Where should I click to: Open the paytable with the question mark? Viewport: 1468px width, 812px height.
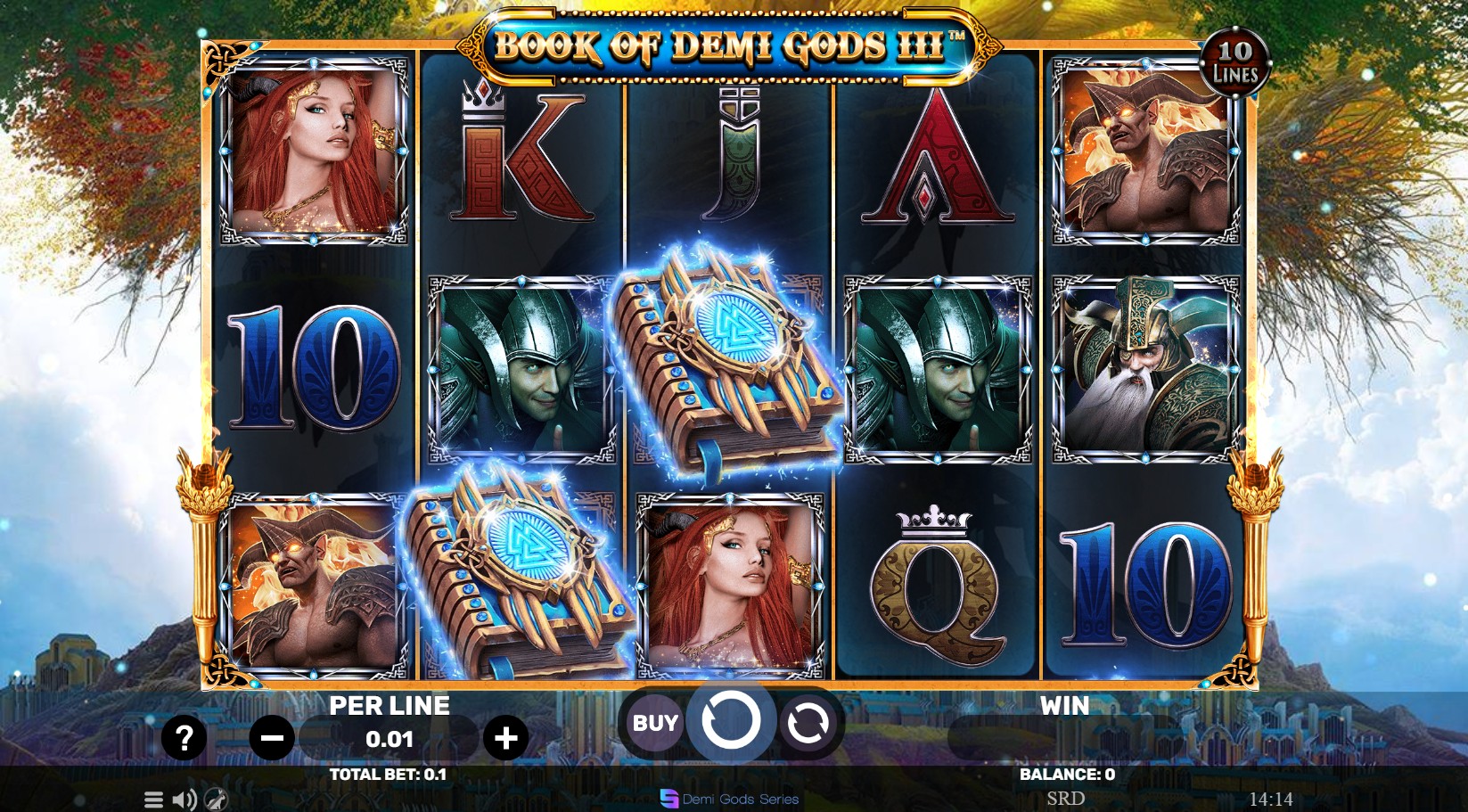coord(183,737)
